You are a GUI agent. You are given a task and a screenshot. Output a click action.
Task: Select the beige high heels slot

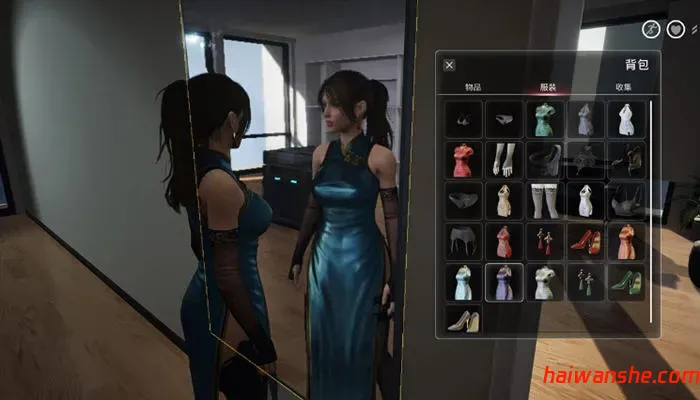[x=463, y=322]
